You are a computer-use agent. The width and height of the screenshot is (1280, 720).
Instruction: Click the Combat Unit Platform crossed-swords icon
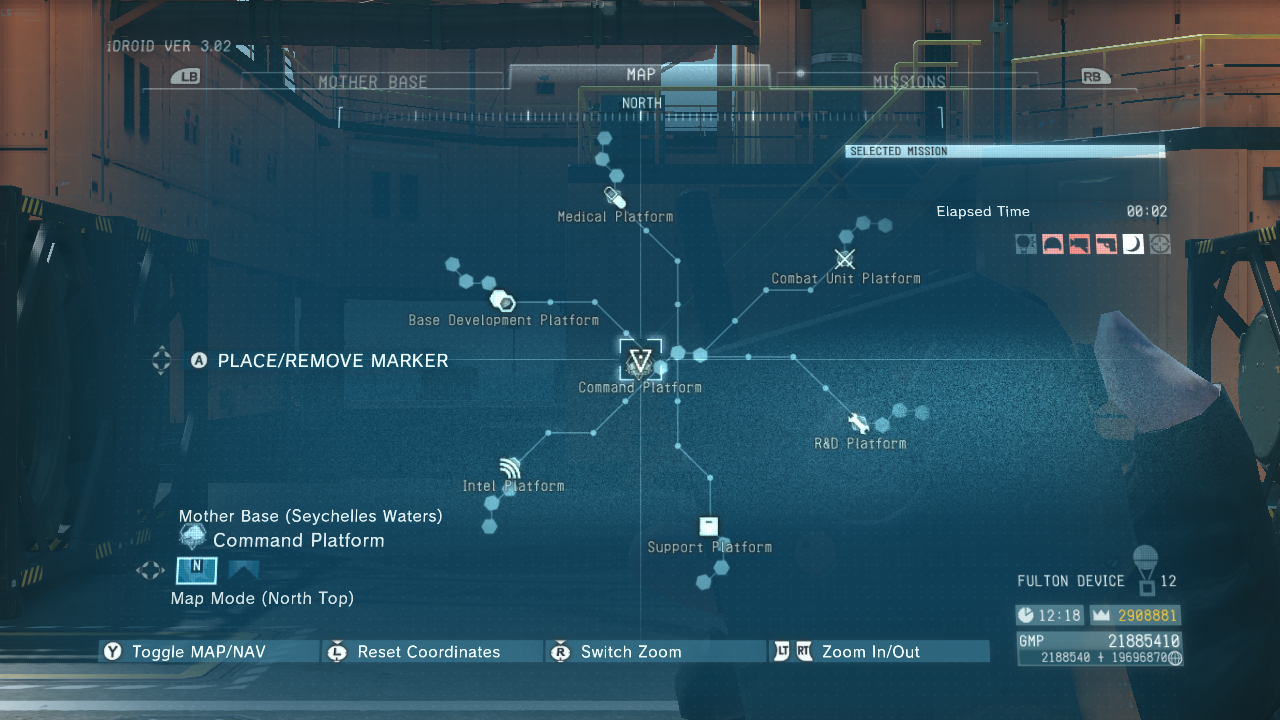pyautogui.click(x=845, y=258)
